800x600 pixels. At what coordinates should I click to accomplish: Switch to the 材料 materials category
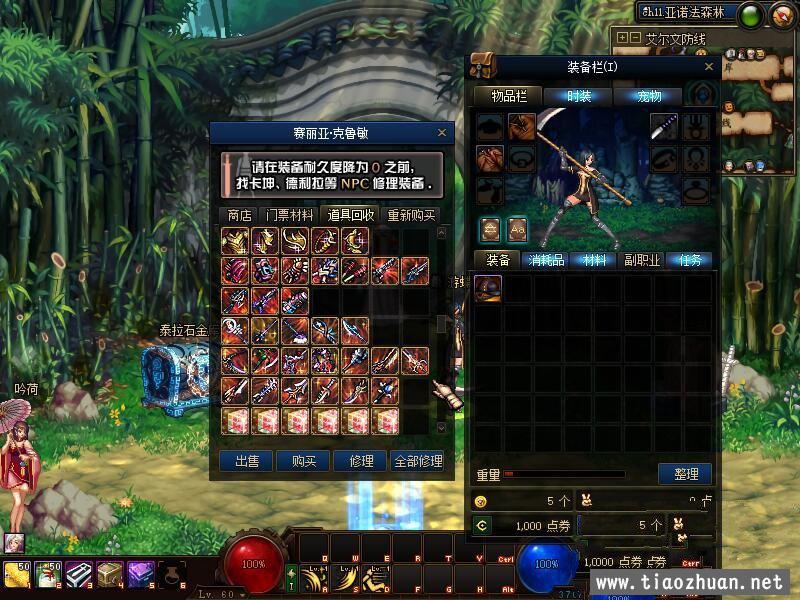[594, 260]
